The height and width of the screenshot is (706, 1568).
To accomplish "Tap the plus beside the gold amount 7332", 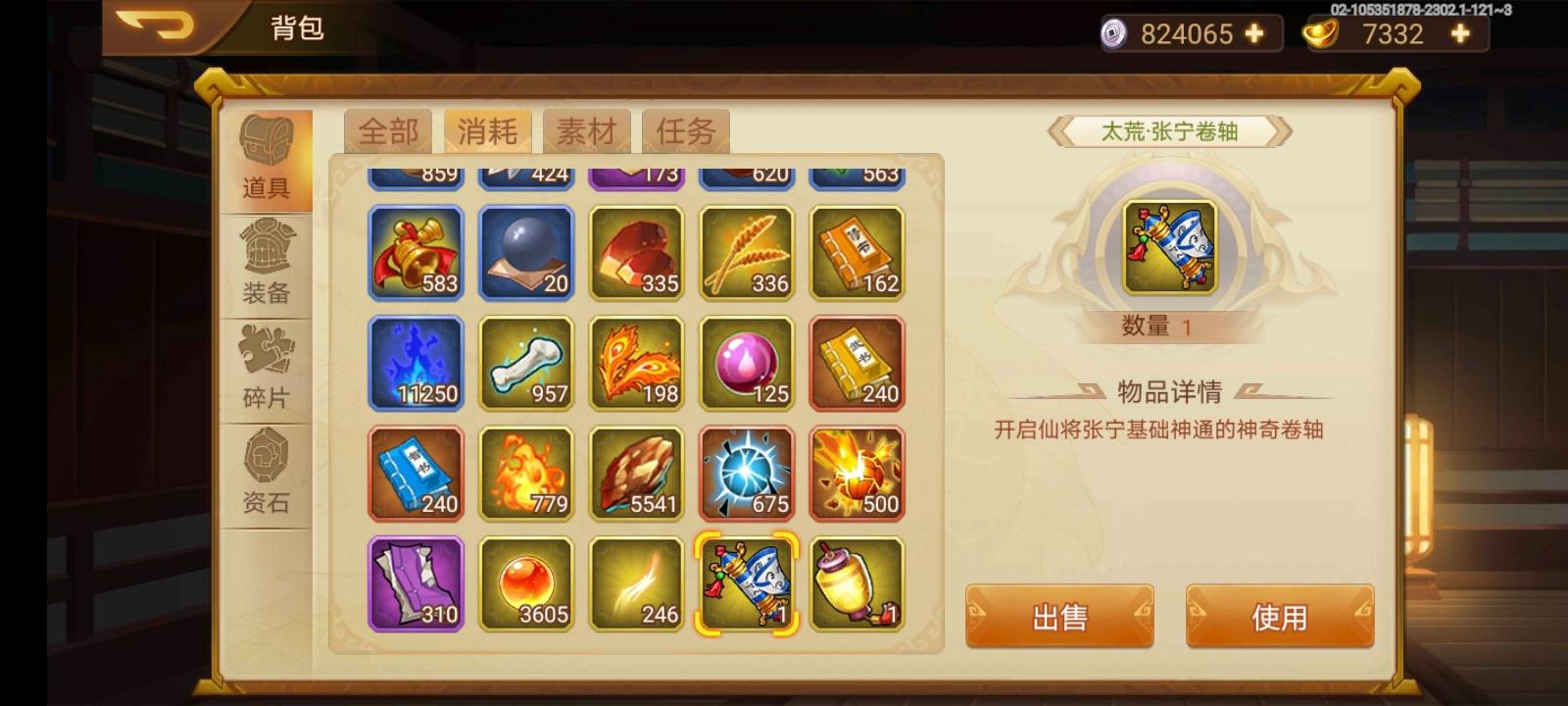I will [1459, 34].
